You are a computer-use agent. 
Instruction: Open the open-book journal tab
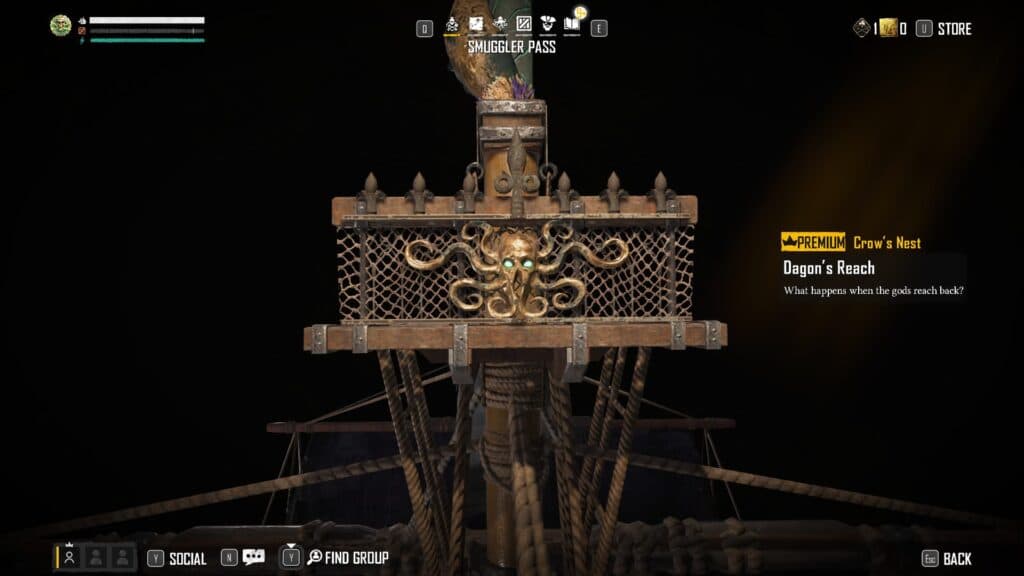click(572, 24)
